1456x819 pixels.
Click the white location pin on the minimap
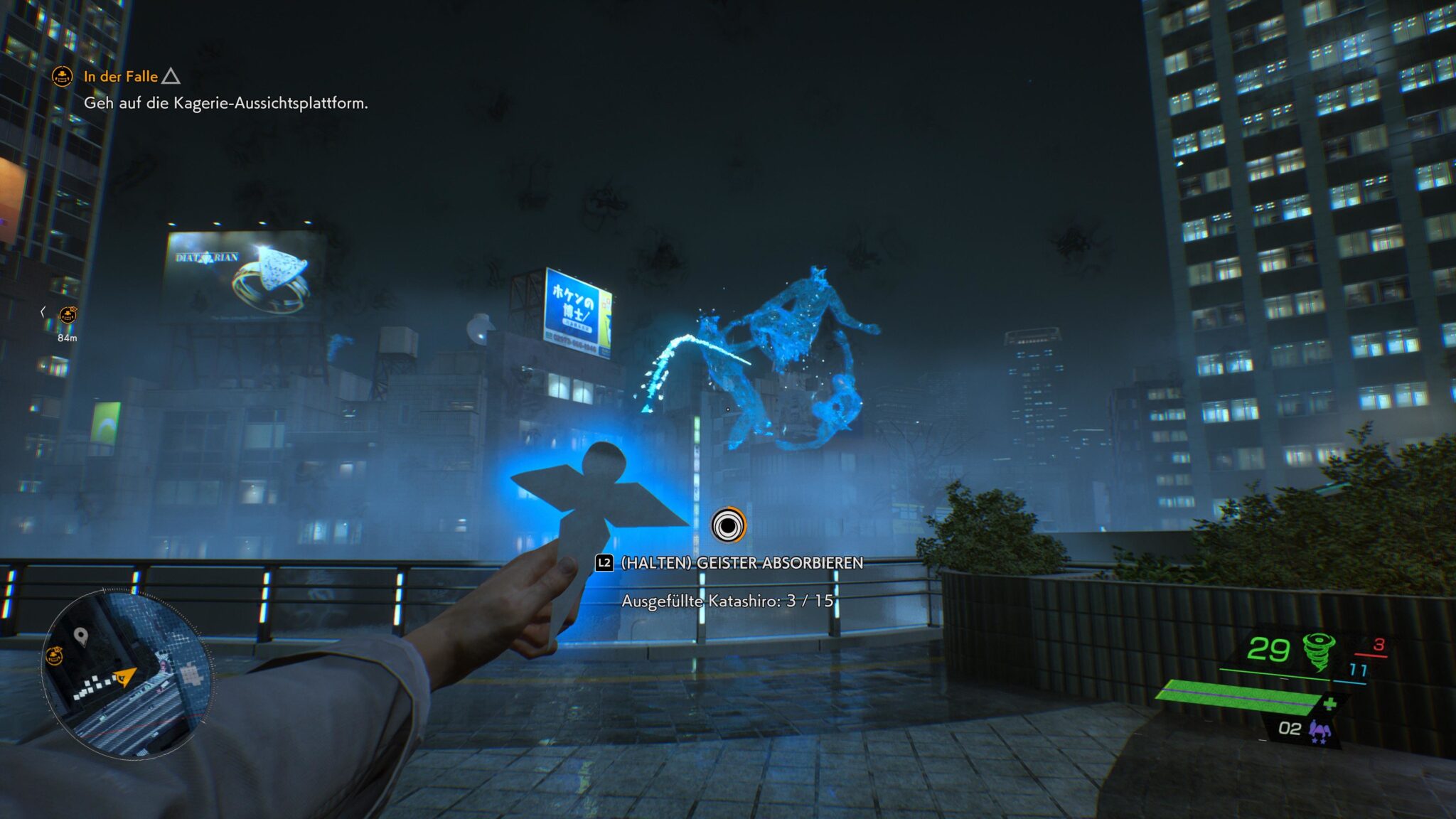pos(81,636)
